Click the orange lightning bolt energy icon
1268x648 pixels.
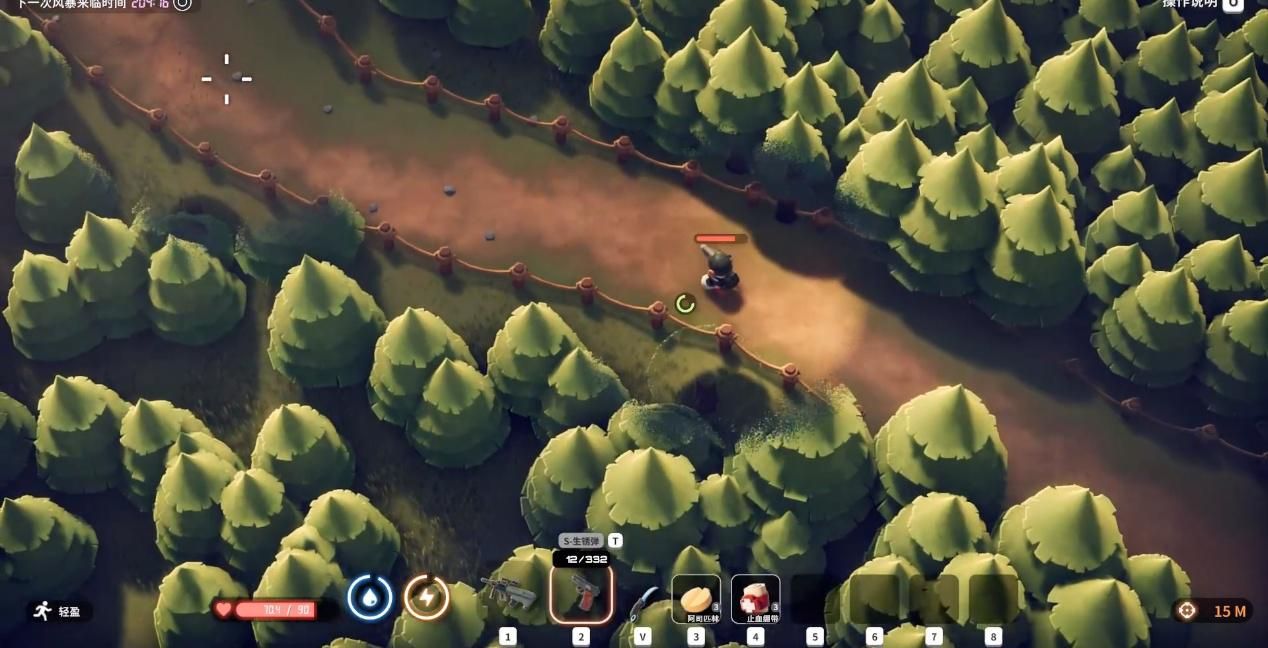pyautogui.click(x=427, y=598)
